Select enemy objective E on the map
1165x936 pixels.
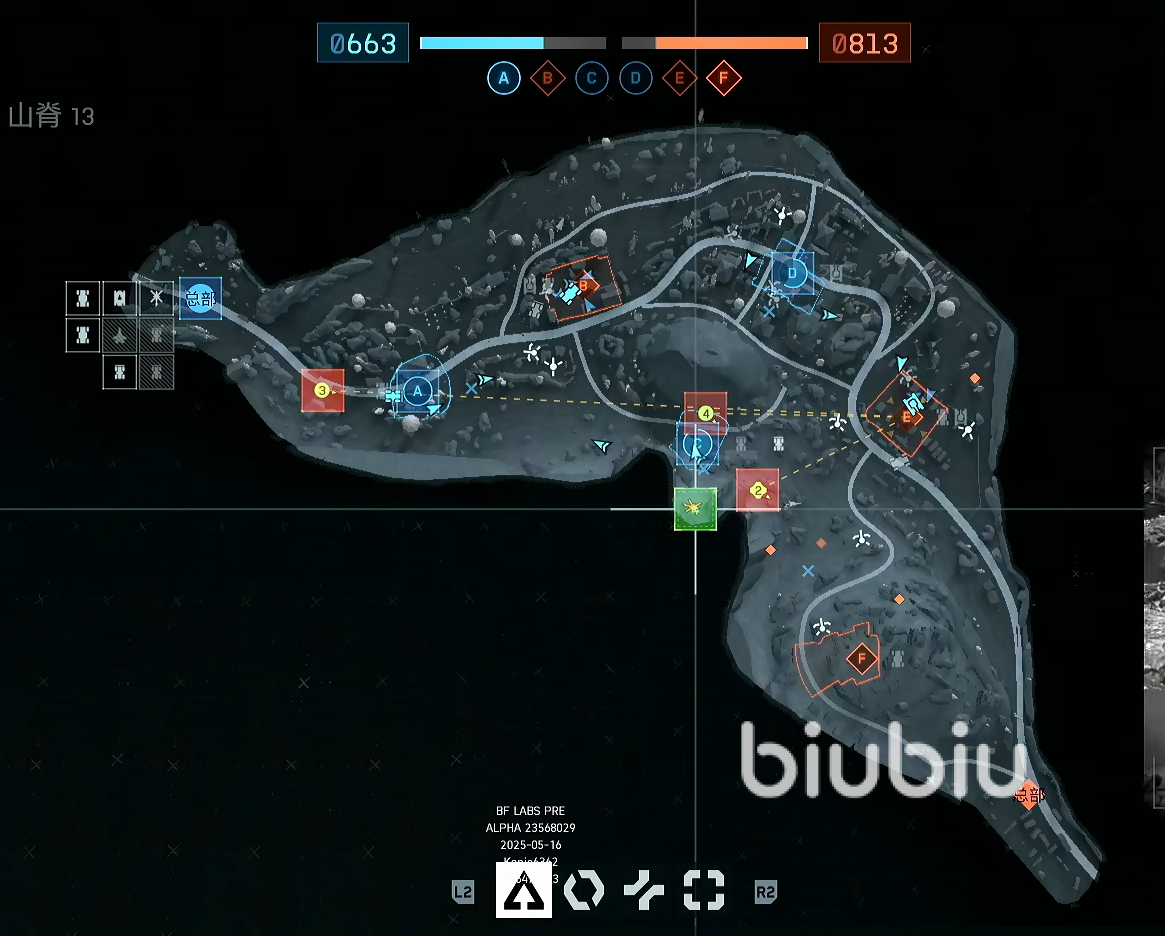click(907, 416)
